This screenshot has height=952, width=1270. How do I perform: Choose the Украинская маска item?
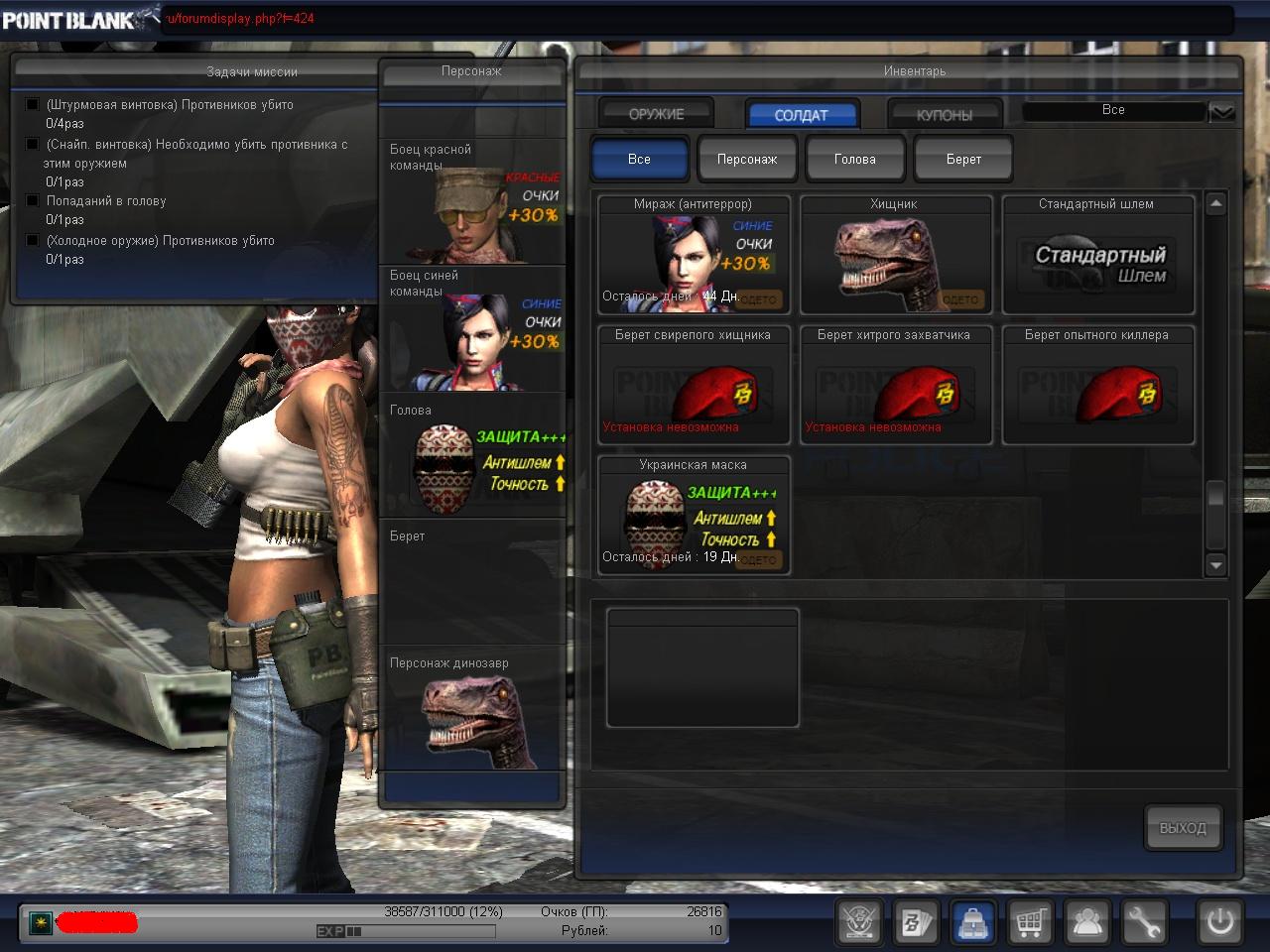click(694, 515)
